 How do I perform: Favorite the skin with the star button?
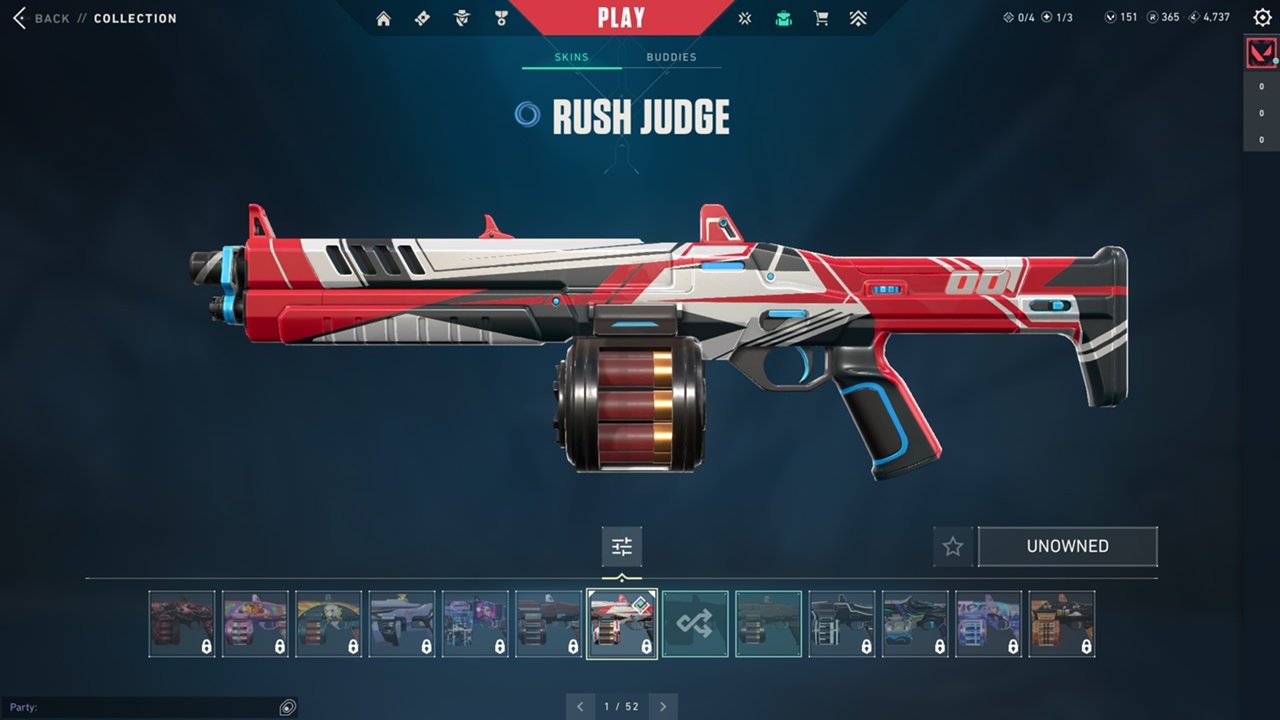[x=953, y=546]
